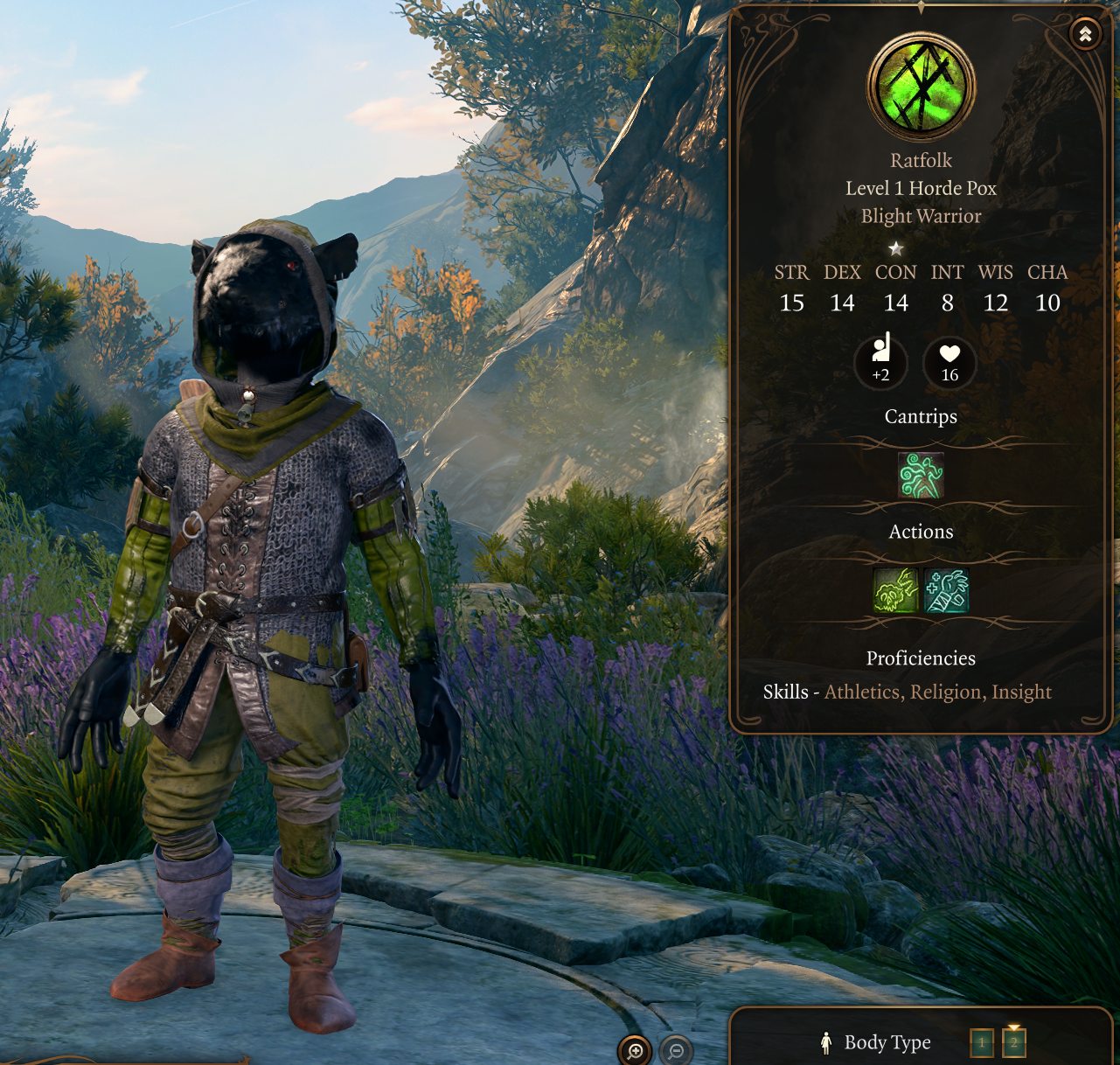This screenshot has height=1065, width=1120.
Task: Choose body type 1
Action: point(982,1042)
